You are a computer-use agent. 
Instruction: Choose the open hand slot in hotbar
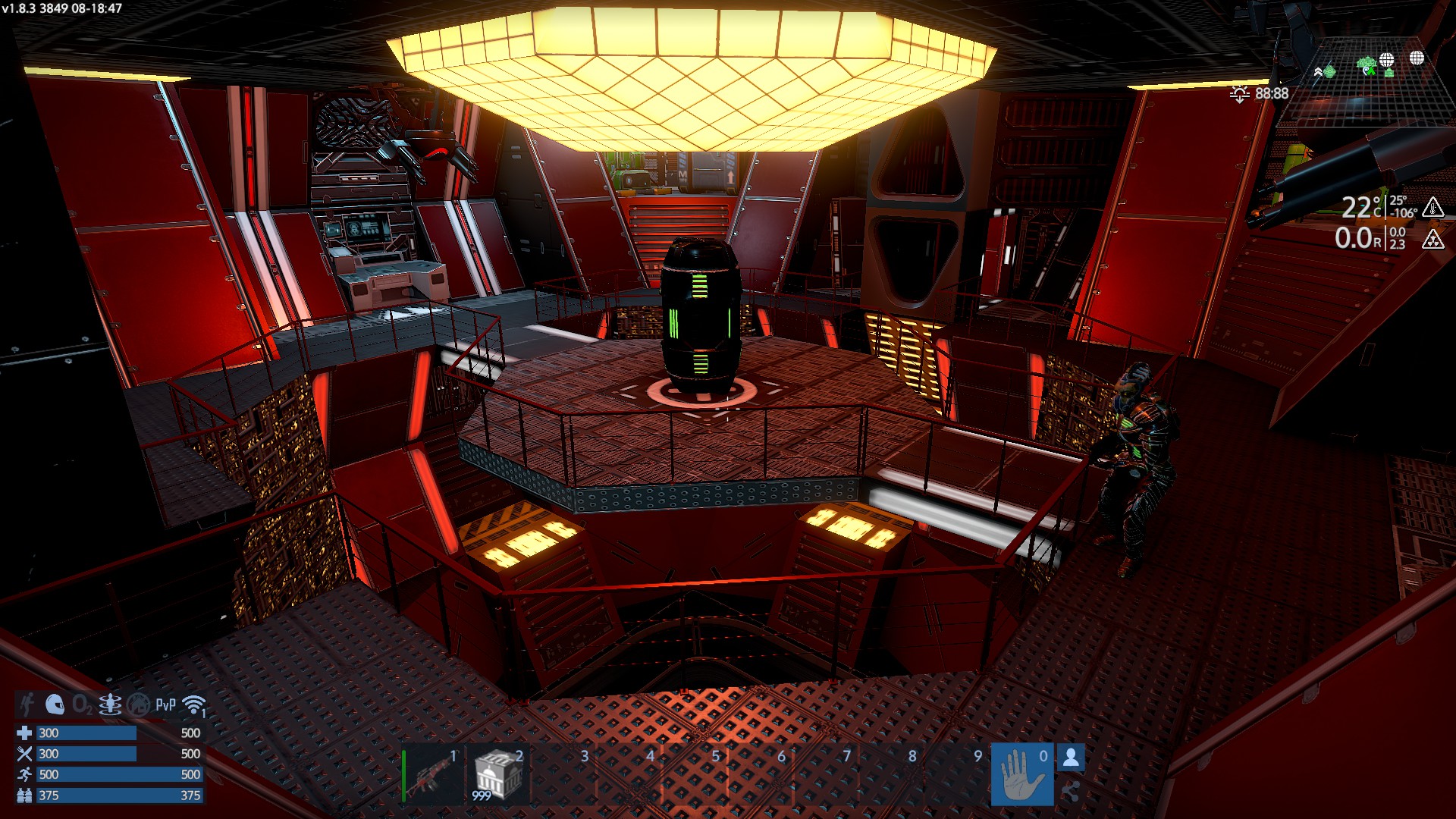click(x=1021, y=775)
